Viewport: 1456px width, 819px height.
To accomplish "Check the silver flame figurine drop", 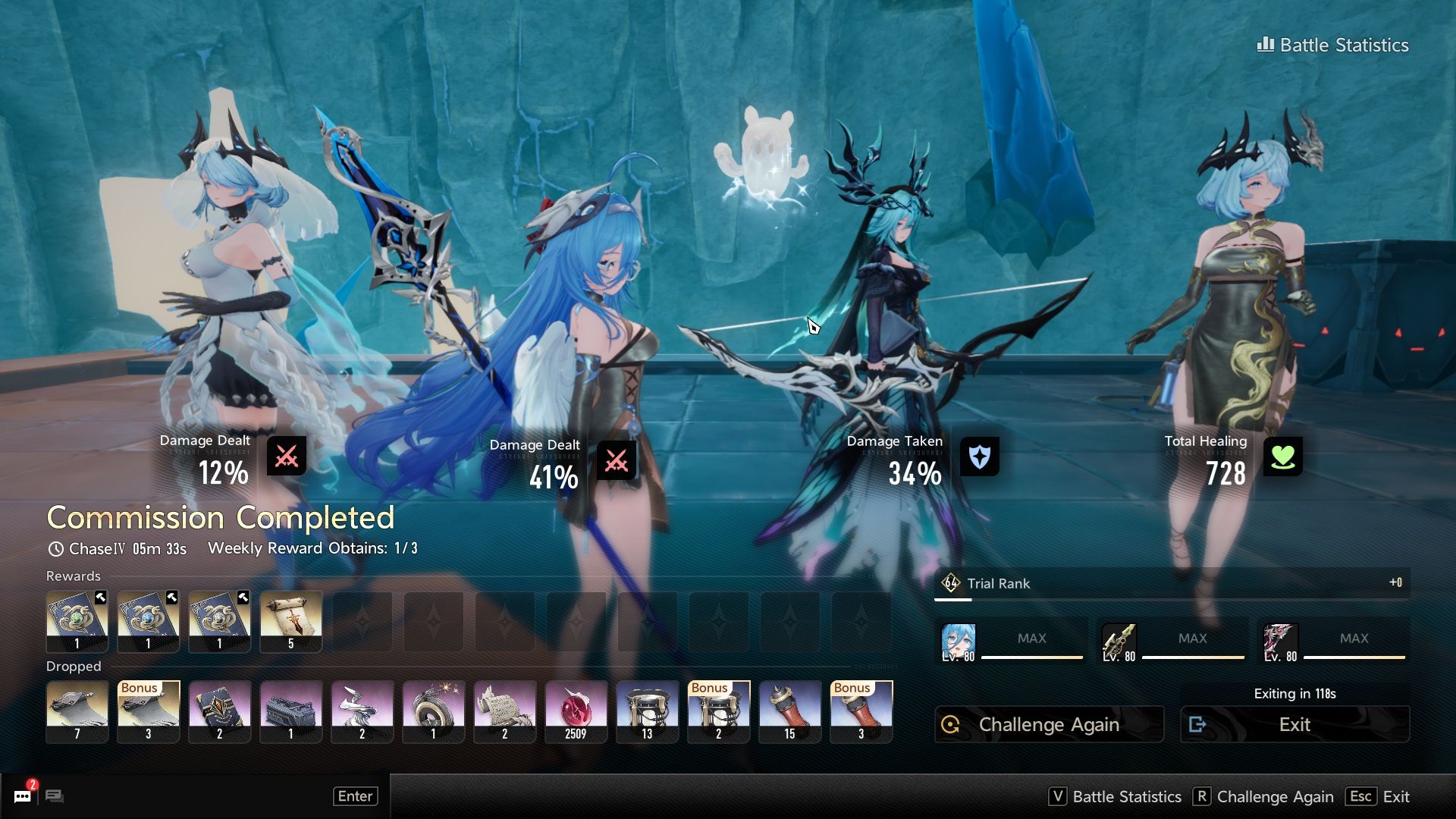I will coord(362,711).
